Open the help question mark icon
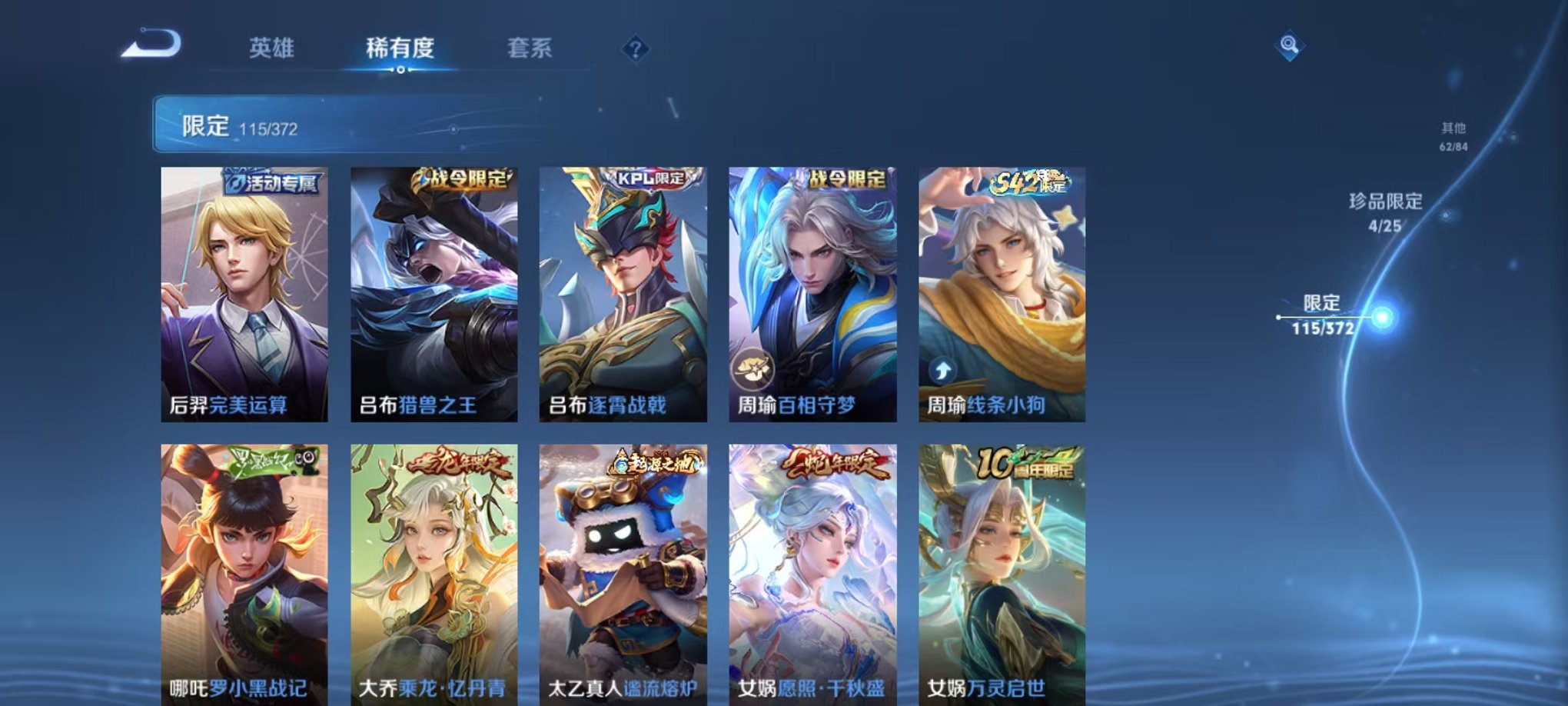 tap(635, 48)
